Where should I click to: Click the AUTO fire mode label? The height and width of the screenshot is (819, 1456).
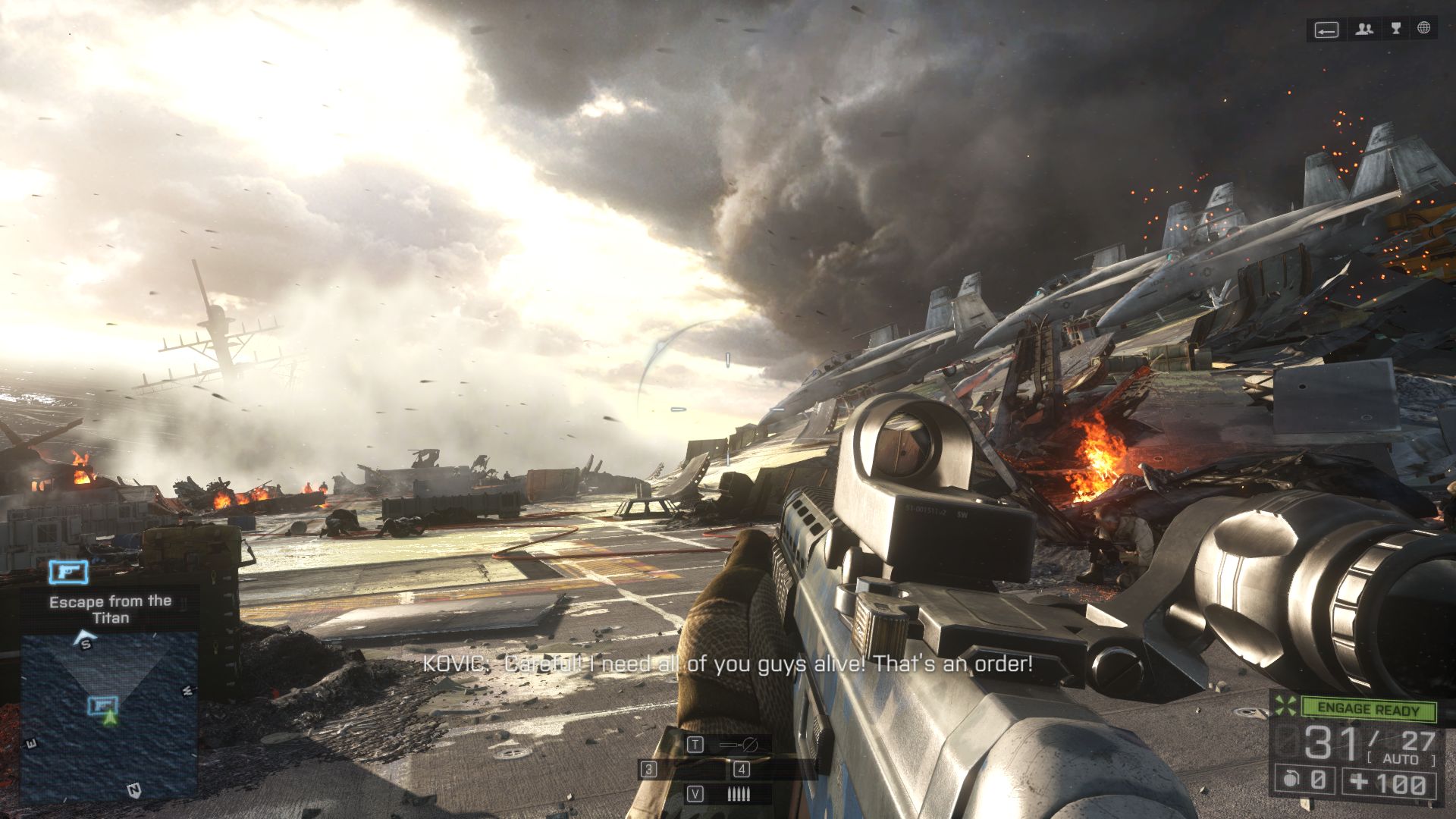point(1400,759)
